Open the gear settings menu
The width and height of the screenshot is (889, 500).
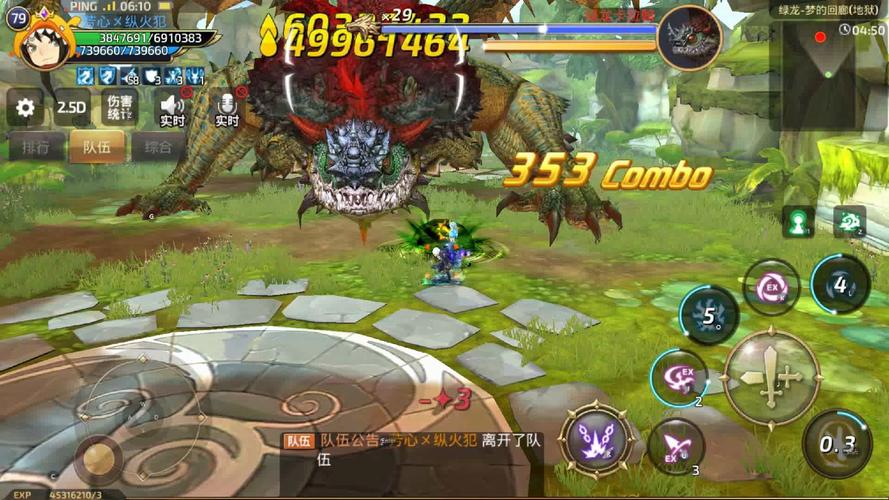25,107
